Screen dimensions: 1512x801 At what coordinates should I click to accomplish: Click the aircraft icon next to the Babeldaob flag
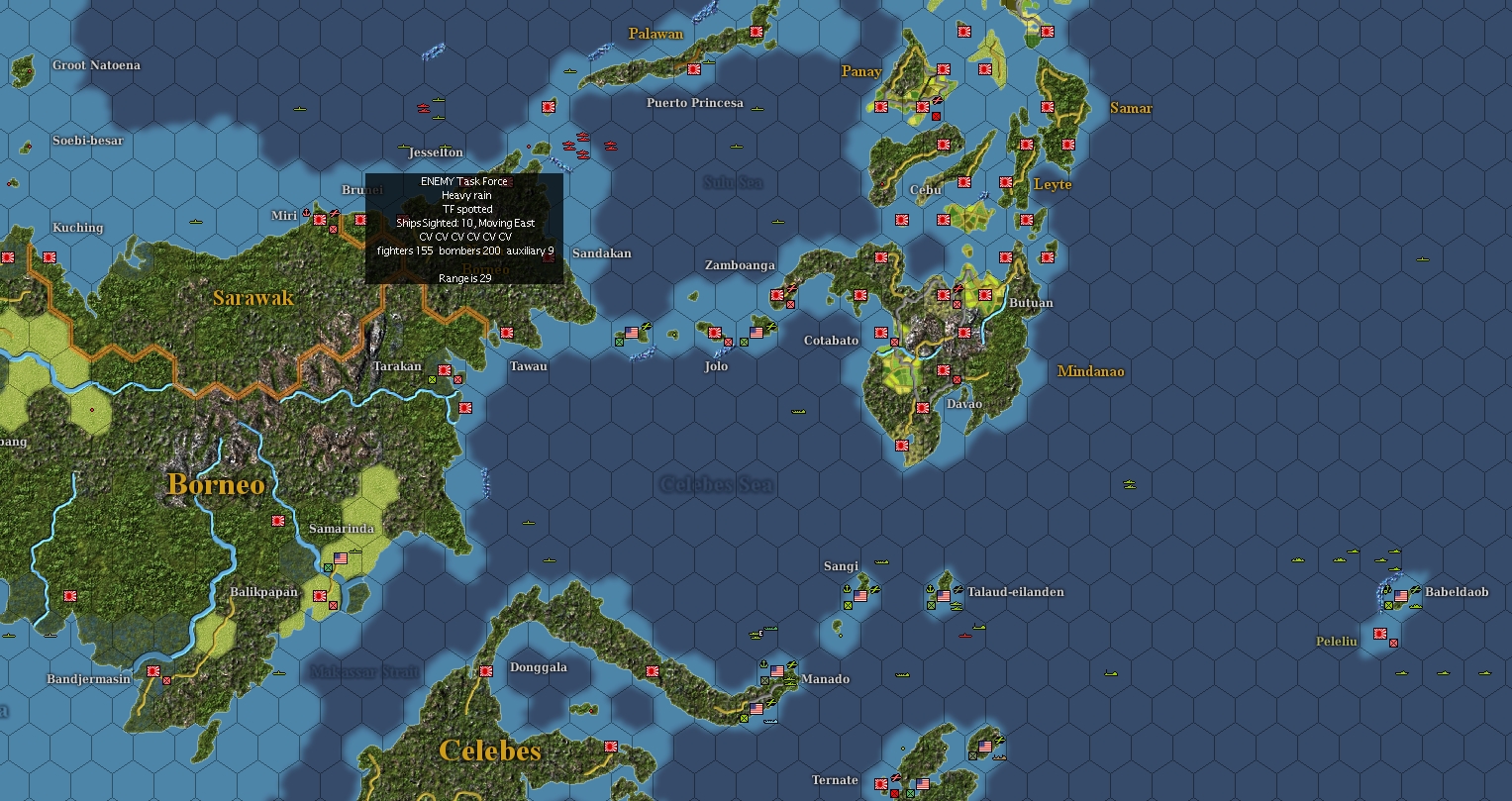[x=1416, y=589]
